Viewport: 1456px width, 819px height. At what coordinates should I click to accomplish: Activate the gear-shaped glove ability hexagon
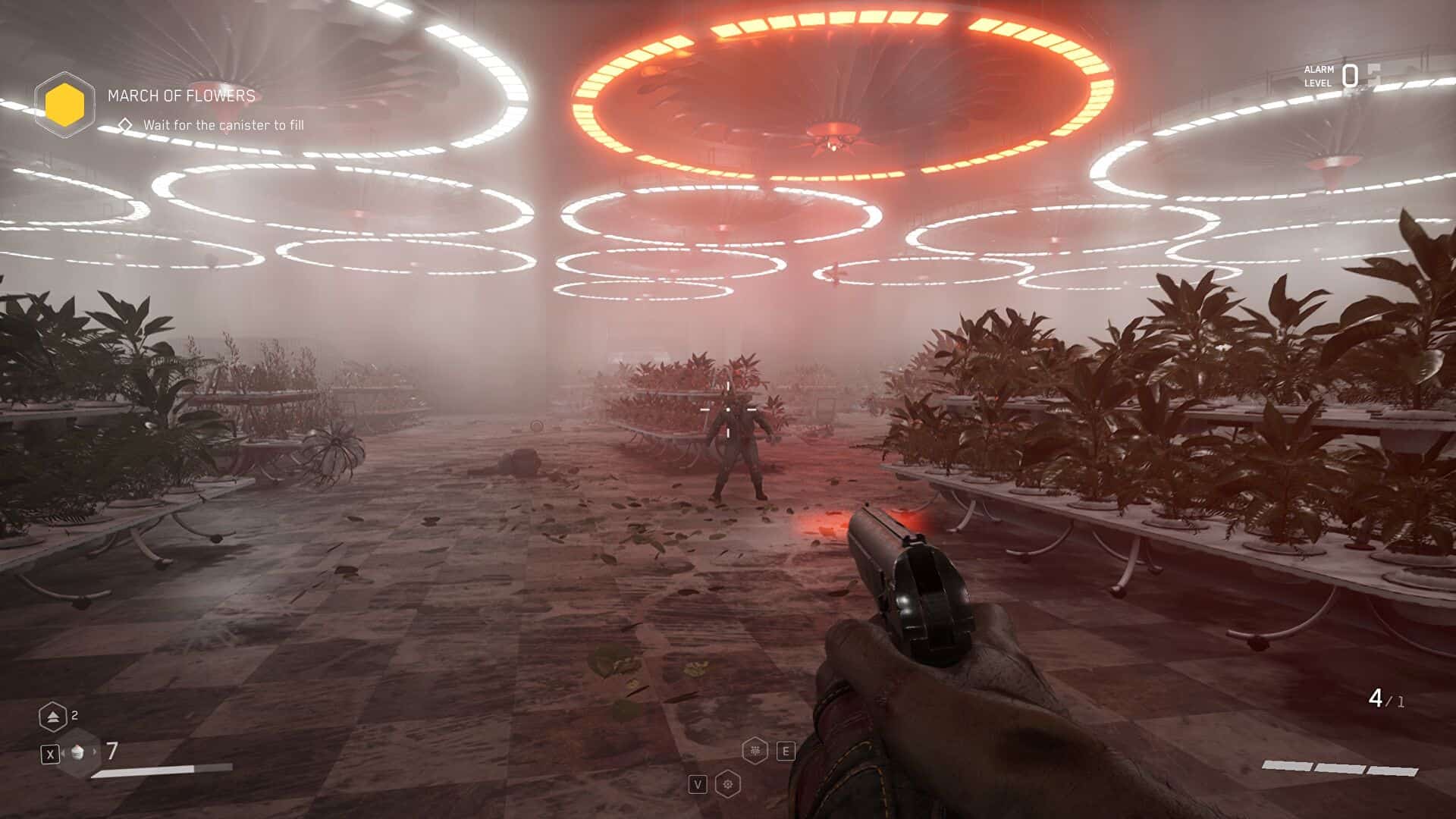pyautogui.click(x=728, y=784)
